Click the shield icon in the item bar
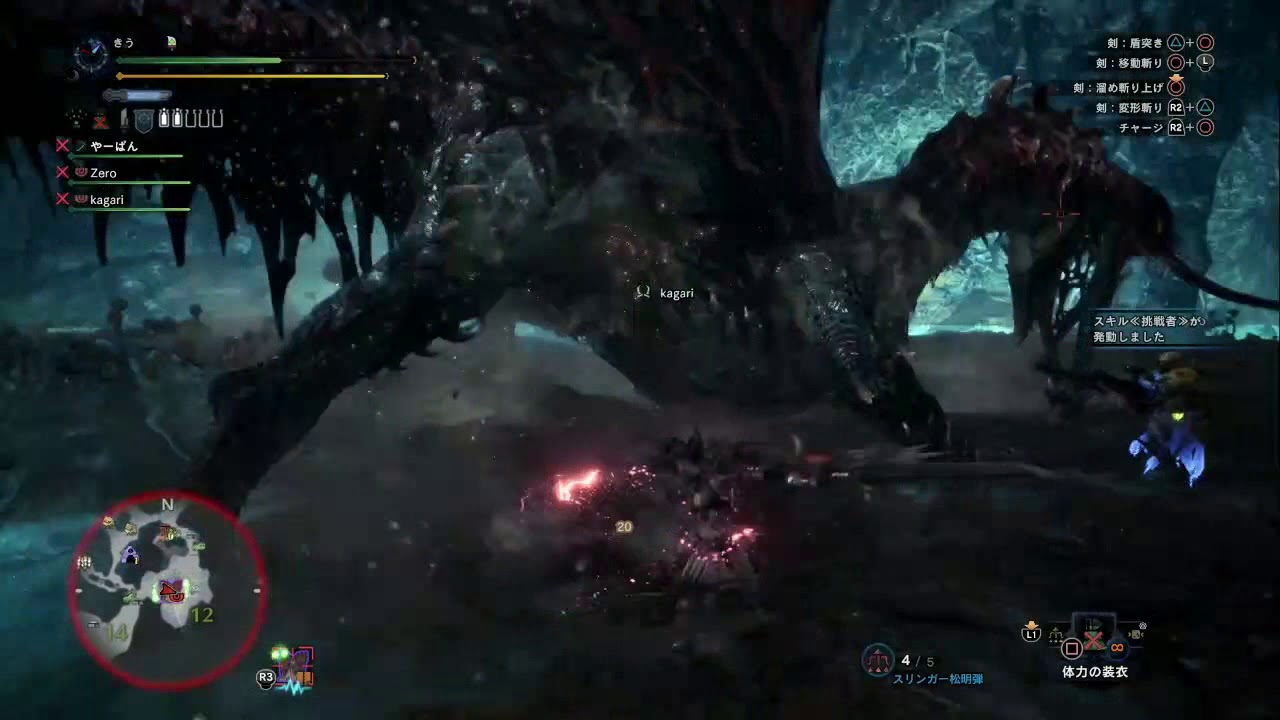 144,118
